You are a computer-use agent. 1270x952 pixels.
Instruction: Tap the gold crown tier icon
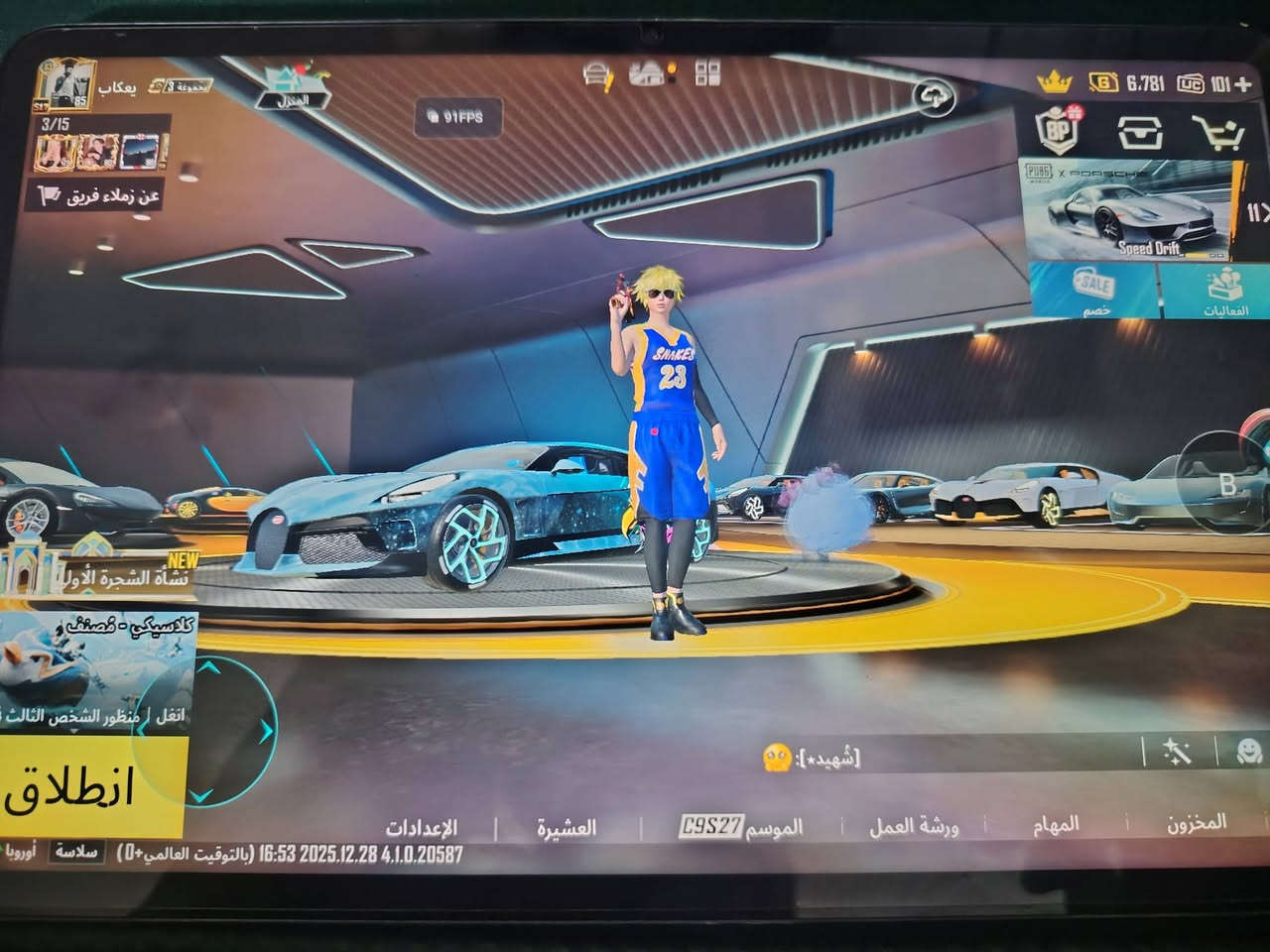[1054, 83]
